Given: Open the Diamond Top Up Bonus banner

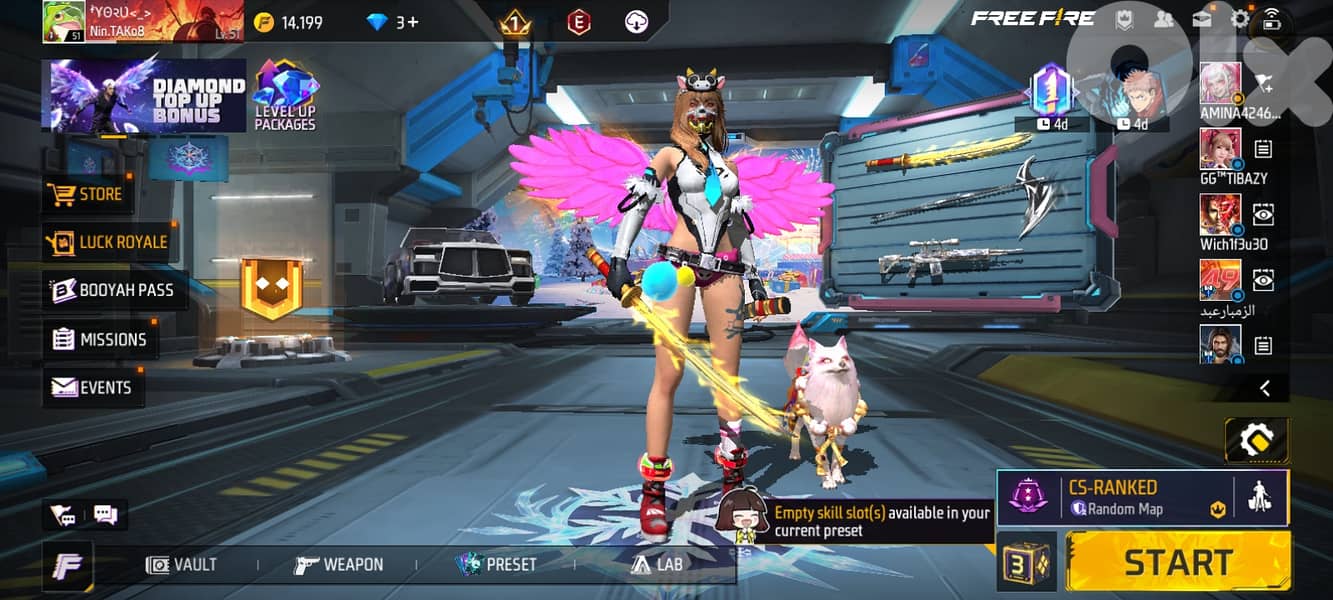Looking at the screenshot, I should tap(144, 95).
